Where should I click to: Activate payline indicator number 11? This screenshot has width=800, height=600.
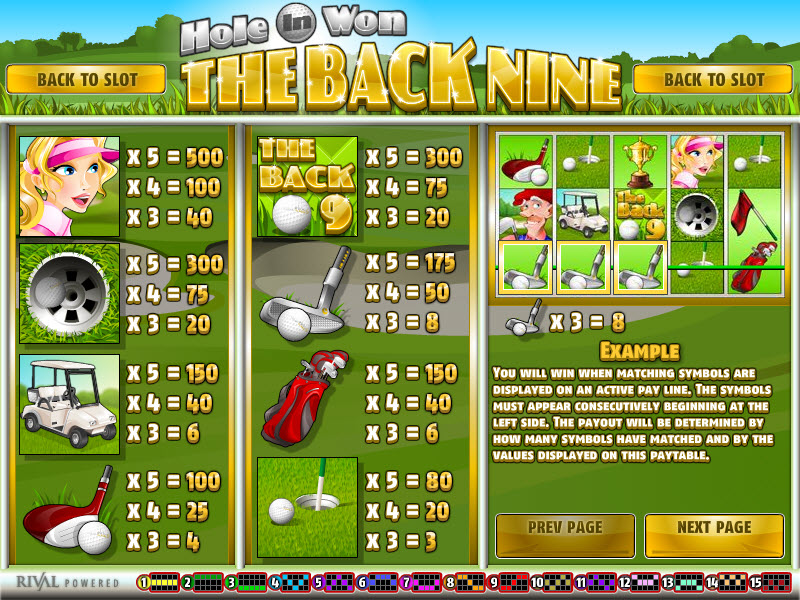(597, 582)
